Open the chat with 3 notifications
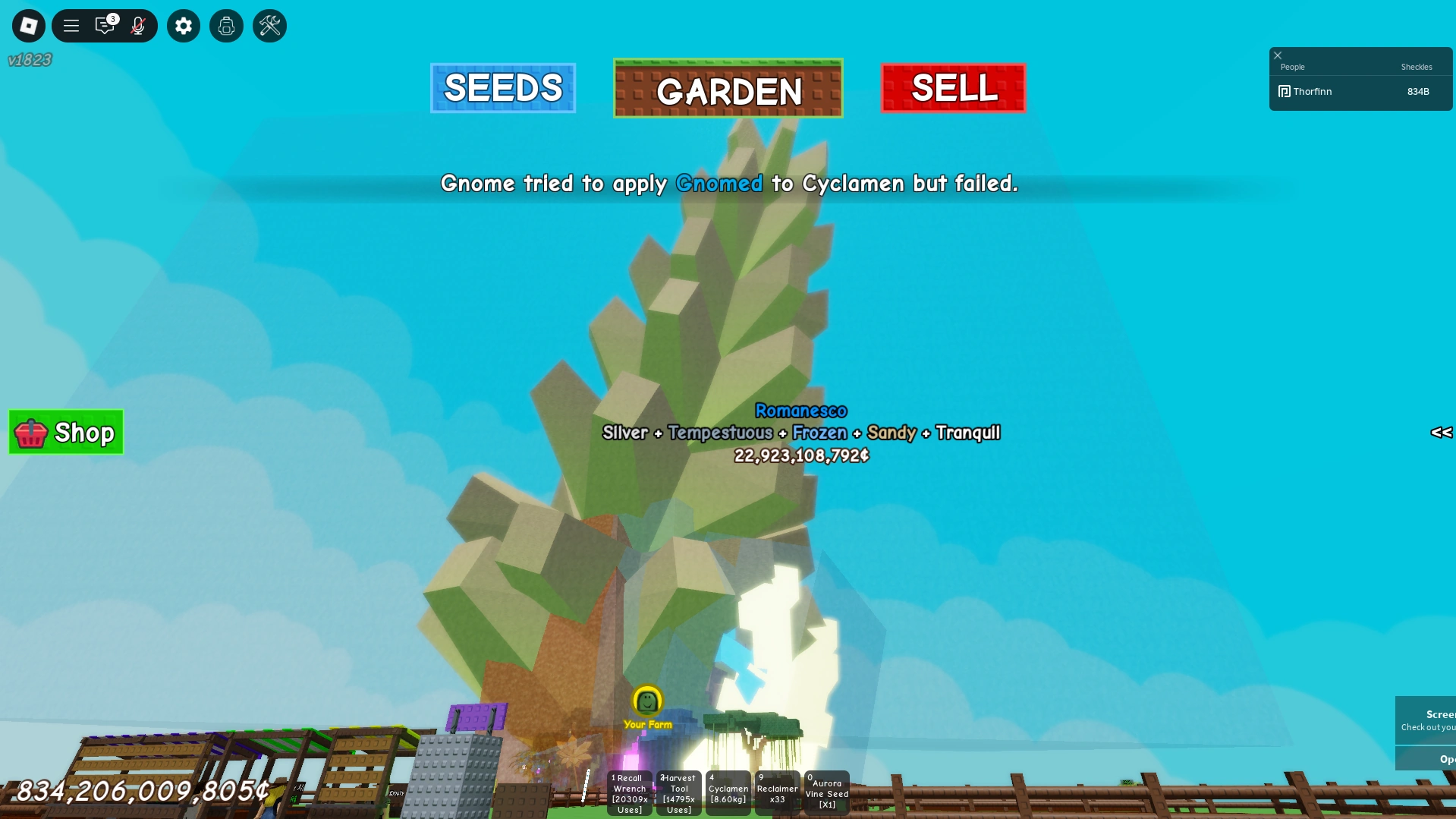 [x=104, y=25]
